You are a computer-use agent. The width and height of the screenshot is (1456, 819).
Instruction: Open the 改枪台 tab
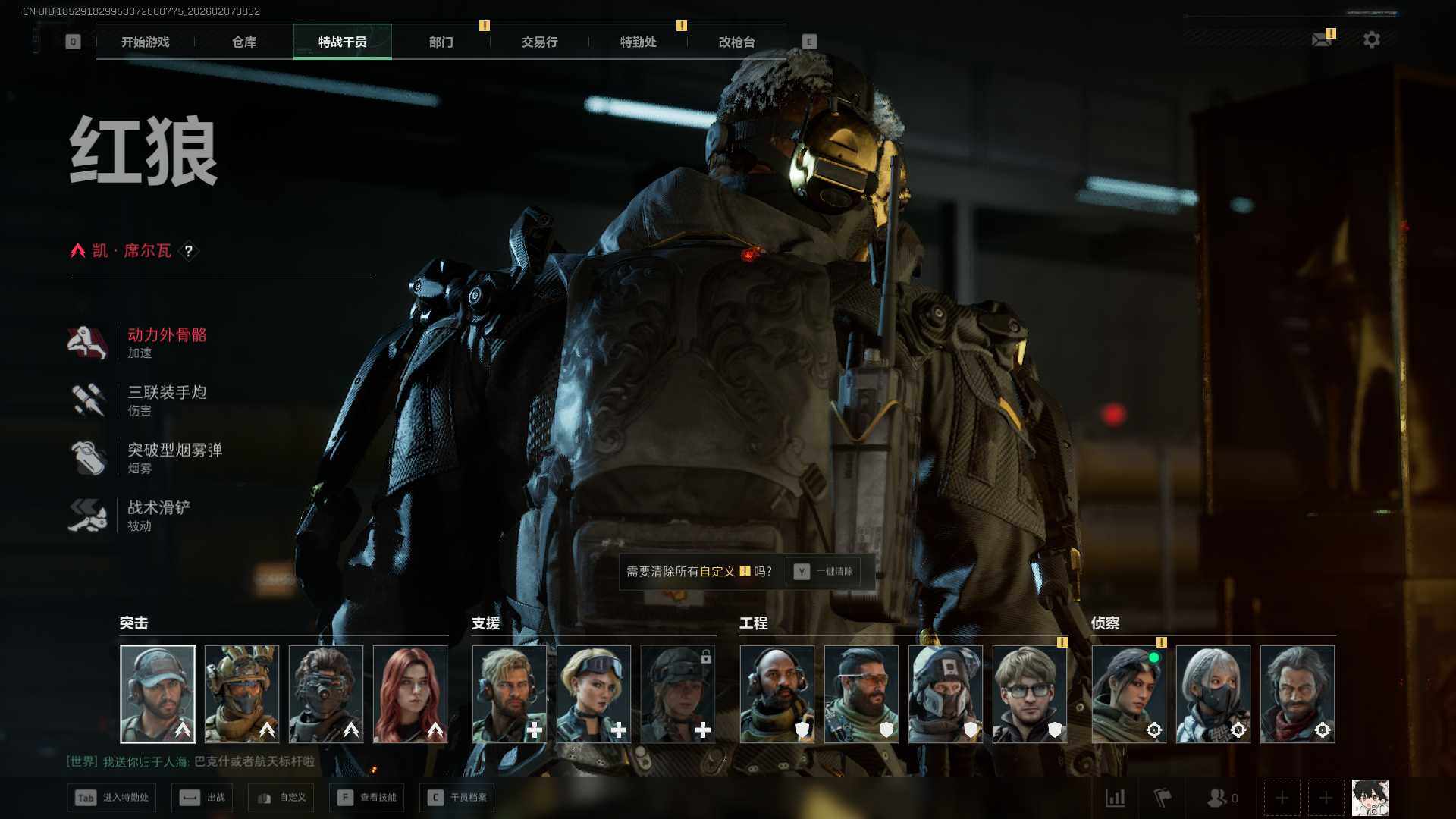click(736, 42)
